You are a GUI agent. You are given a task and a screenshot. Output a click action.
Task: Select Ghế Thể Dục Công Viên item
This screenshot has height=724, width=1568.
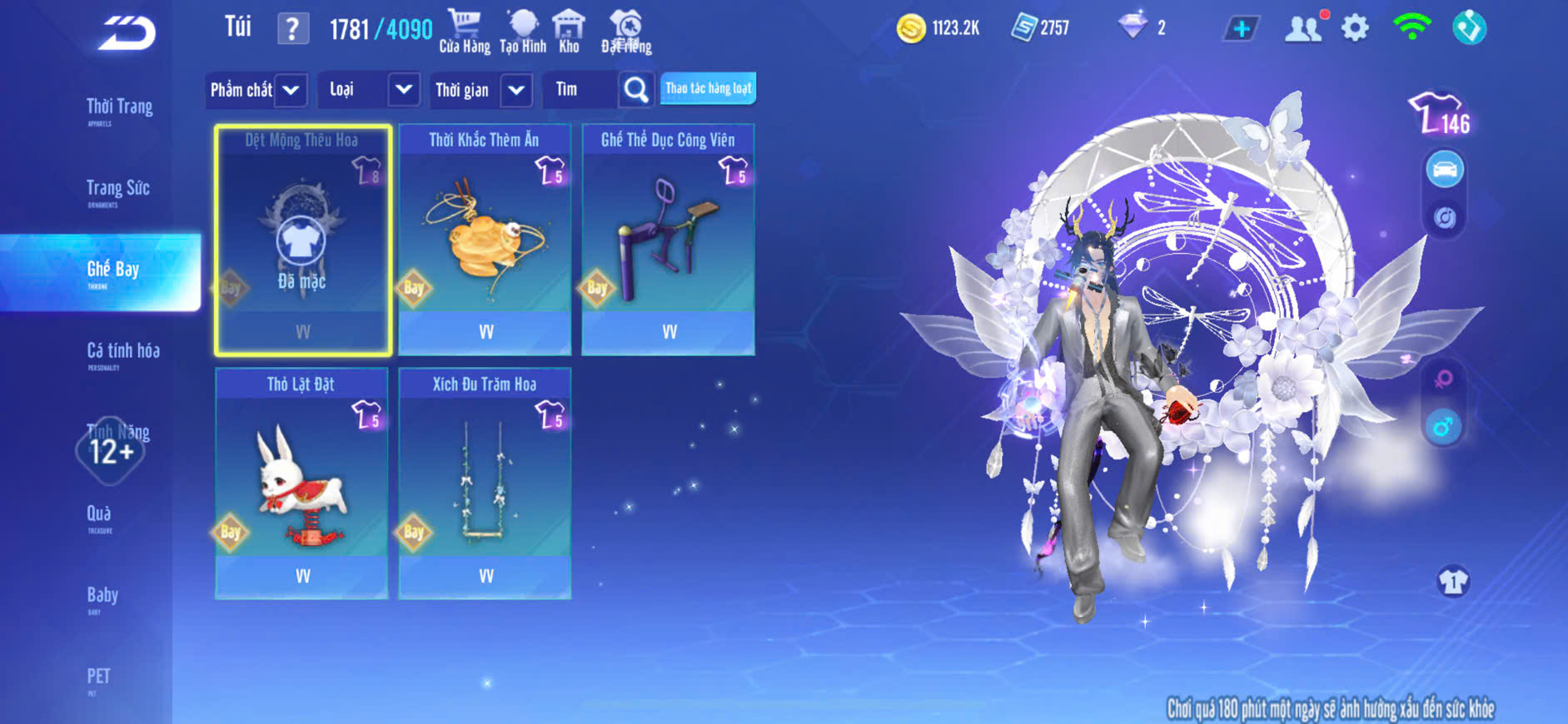668,240
